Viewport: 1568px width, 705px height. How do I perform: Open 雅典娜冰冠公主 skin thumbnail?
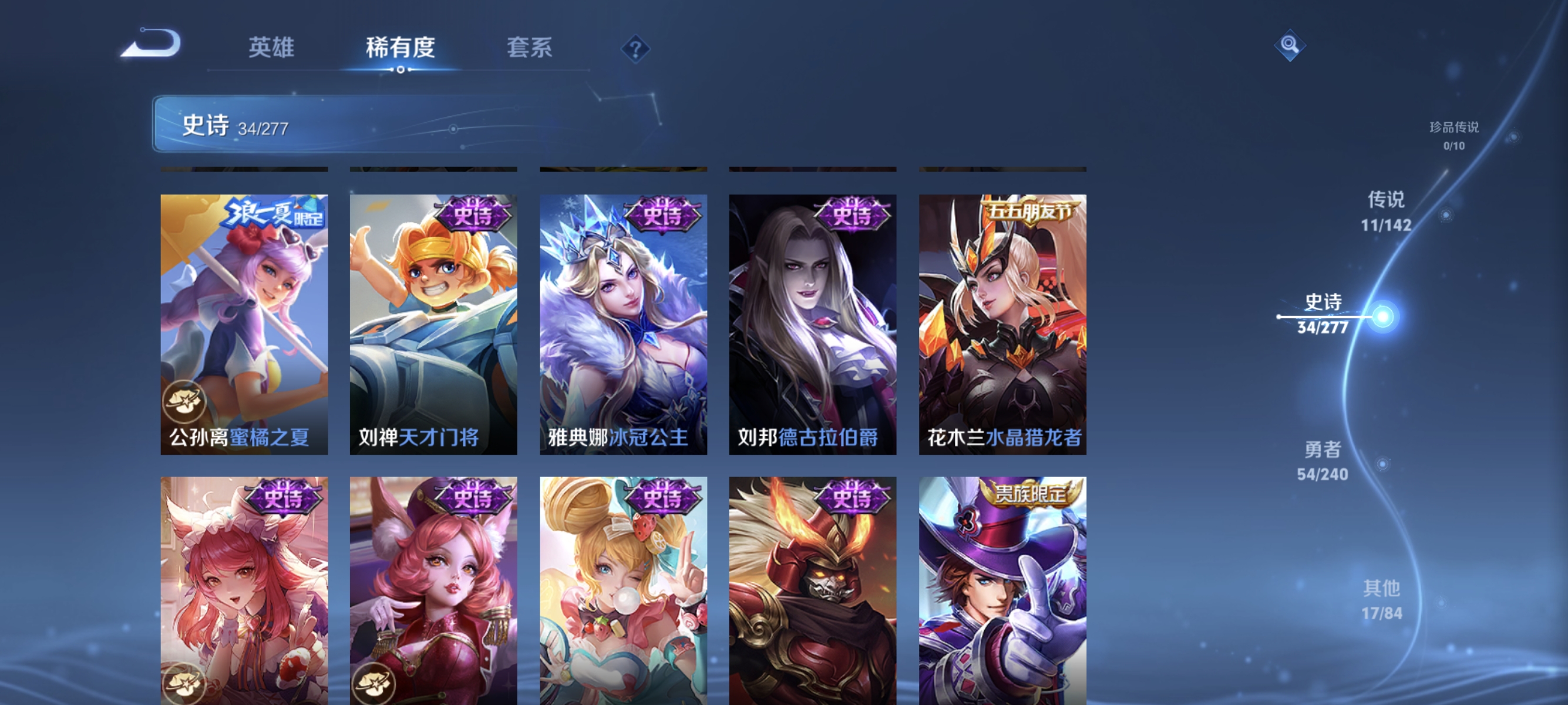621,323
